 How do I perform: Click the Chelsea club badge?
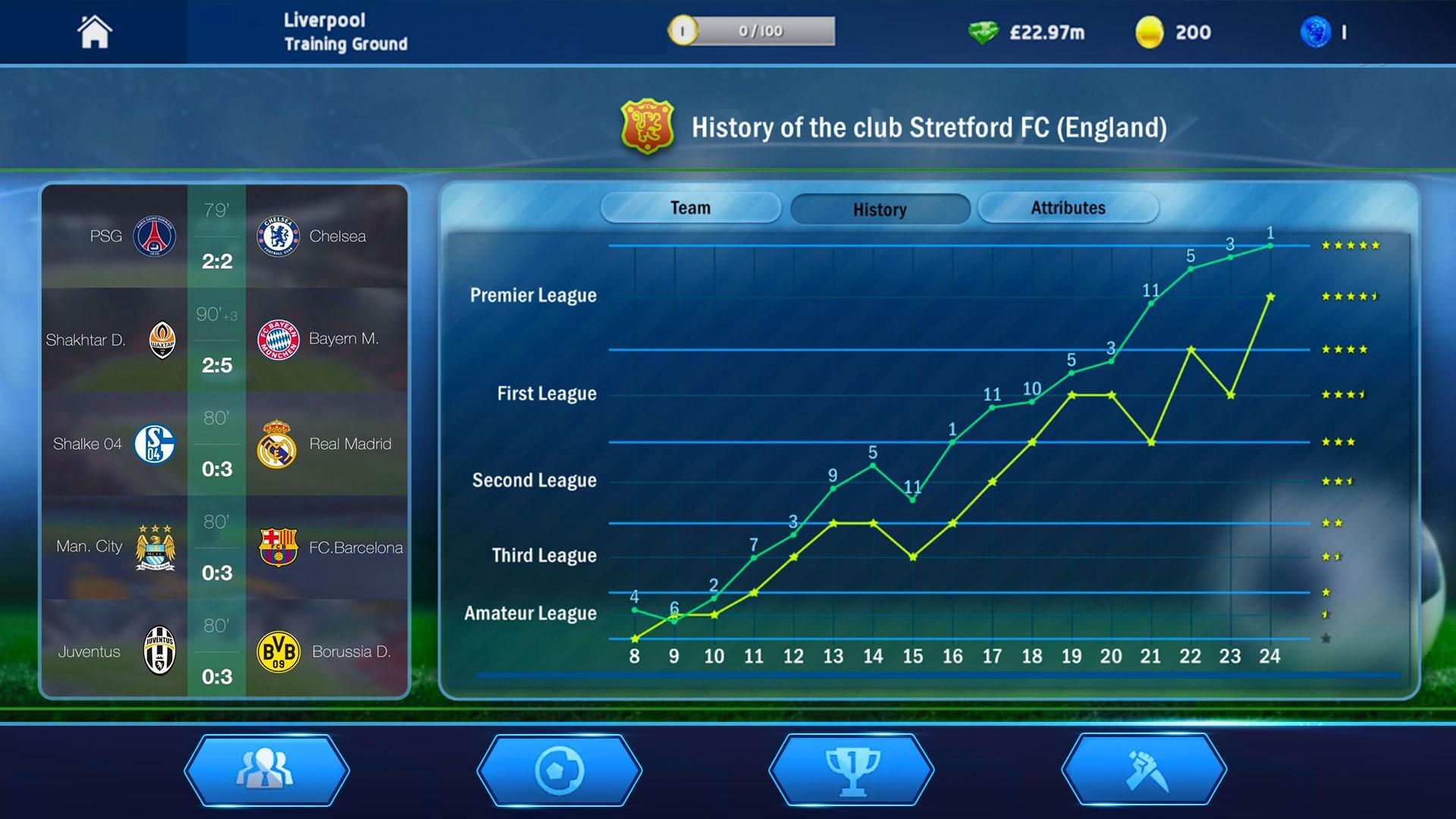pos(279,236)
